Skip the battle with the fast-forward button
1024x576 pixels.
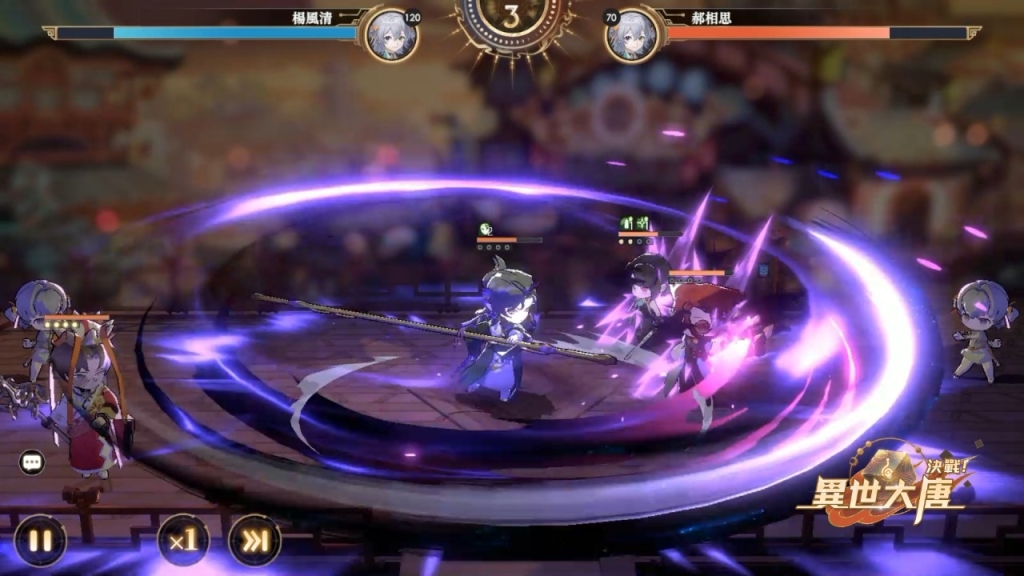coord(254,540)
